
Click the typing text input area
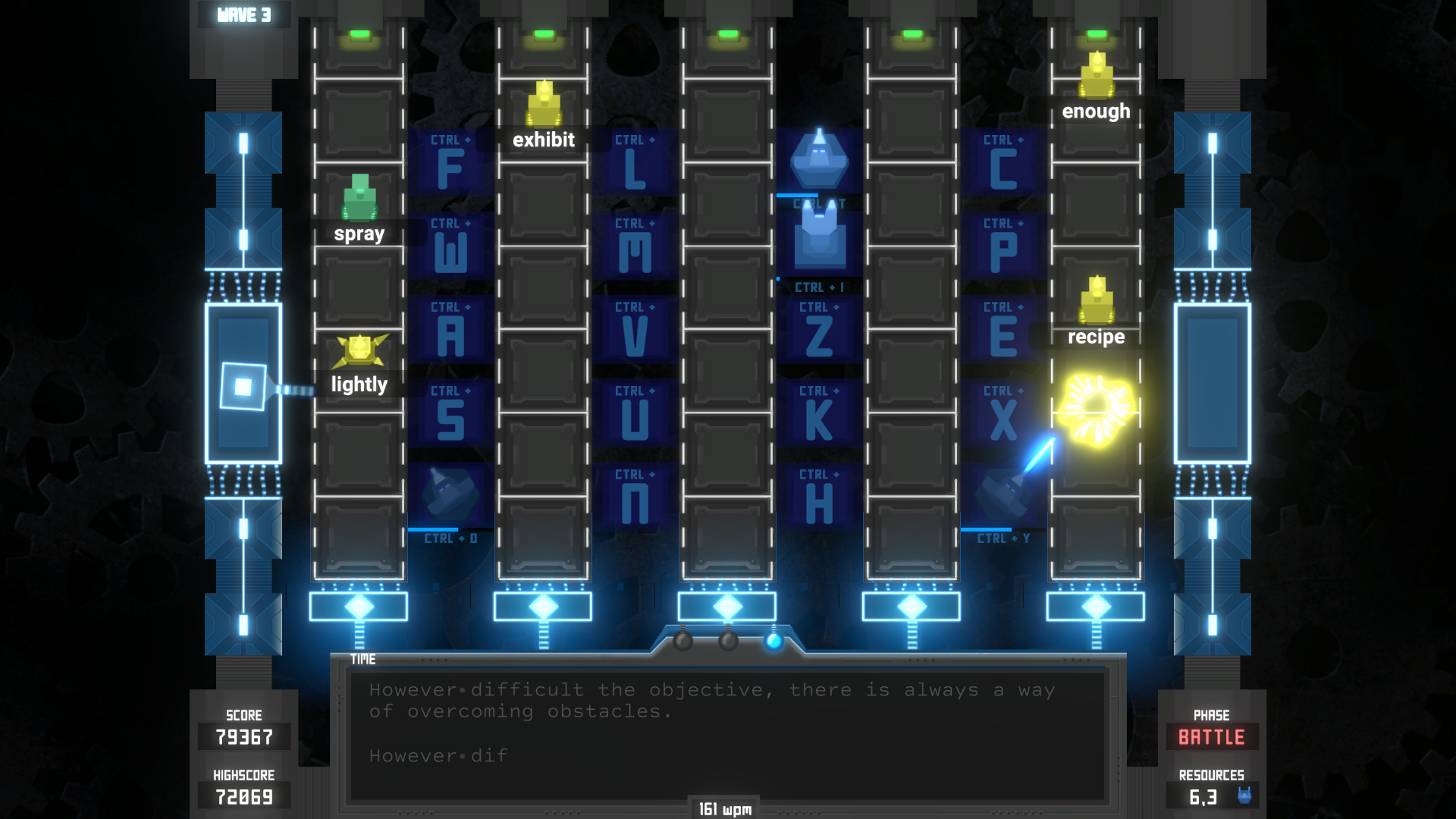728,736
